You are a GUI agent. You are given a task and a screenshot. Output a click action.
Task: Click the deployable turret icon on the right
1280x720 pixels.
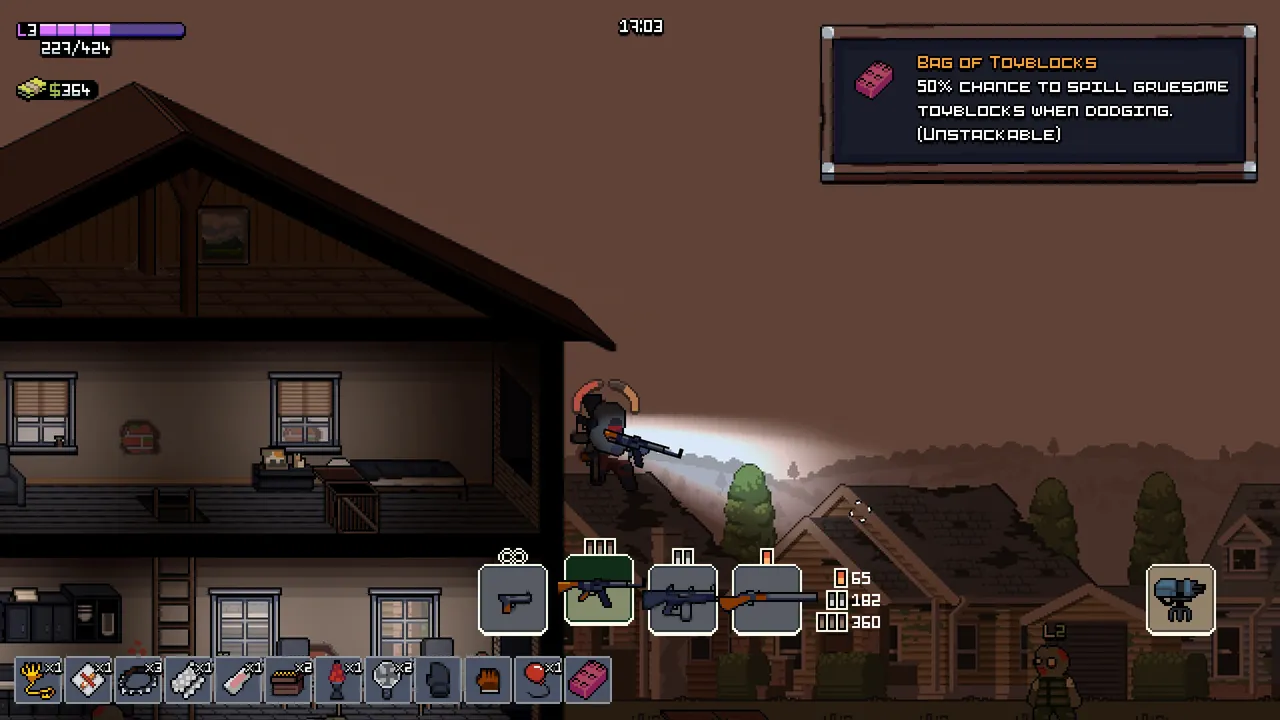(1181, 599)
